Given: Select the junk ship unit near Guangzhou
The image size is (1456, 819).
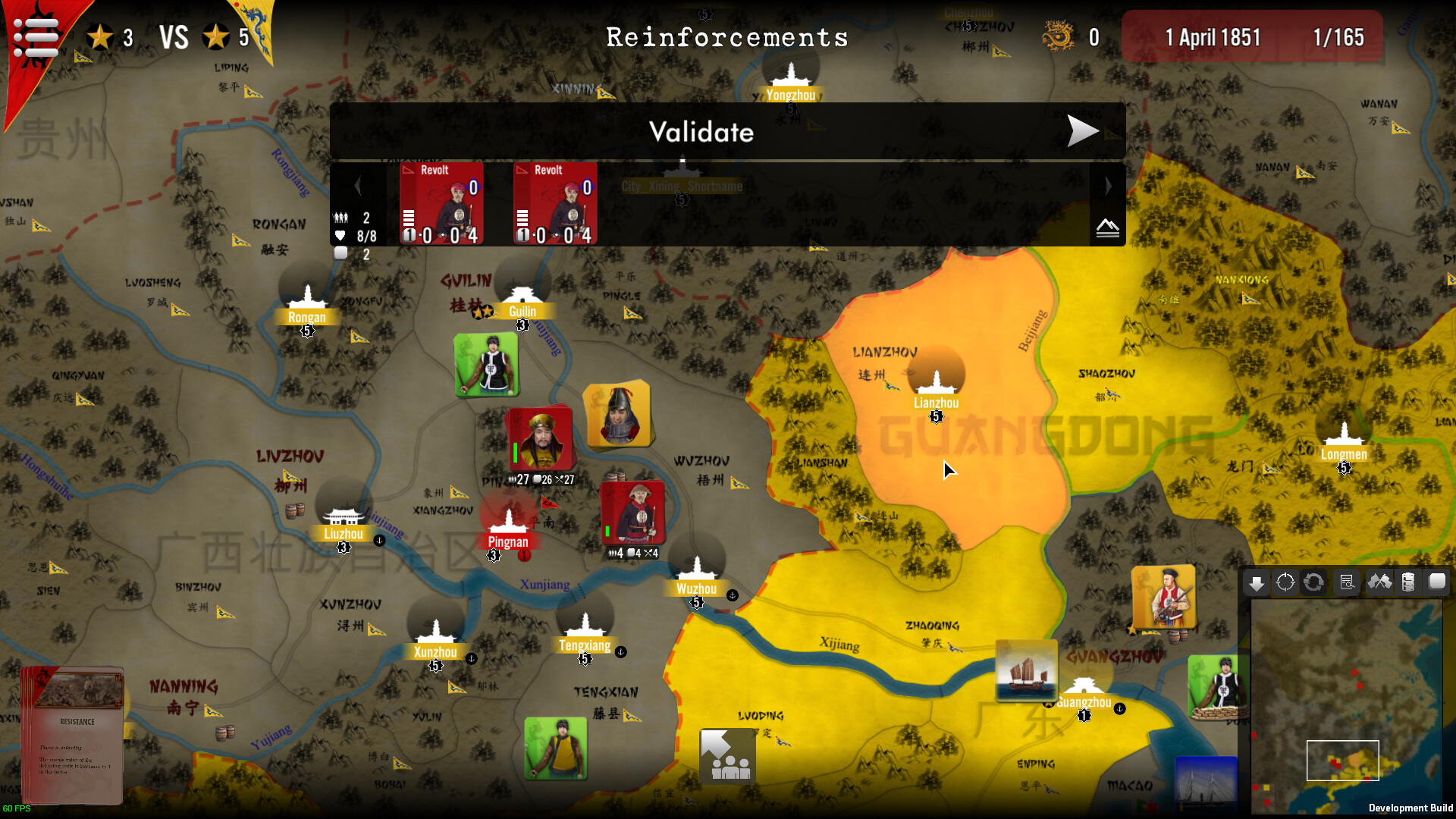Looking at the screenshot, I should tap(1026, 669).
